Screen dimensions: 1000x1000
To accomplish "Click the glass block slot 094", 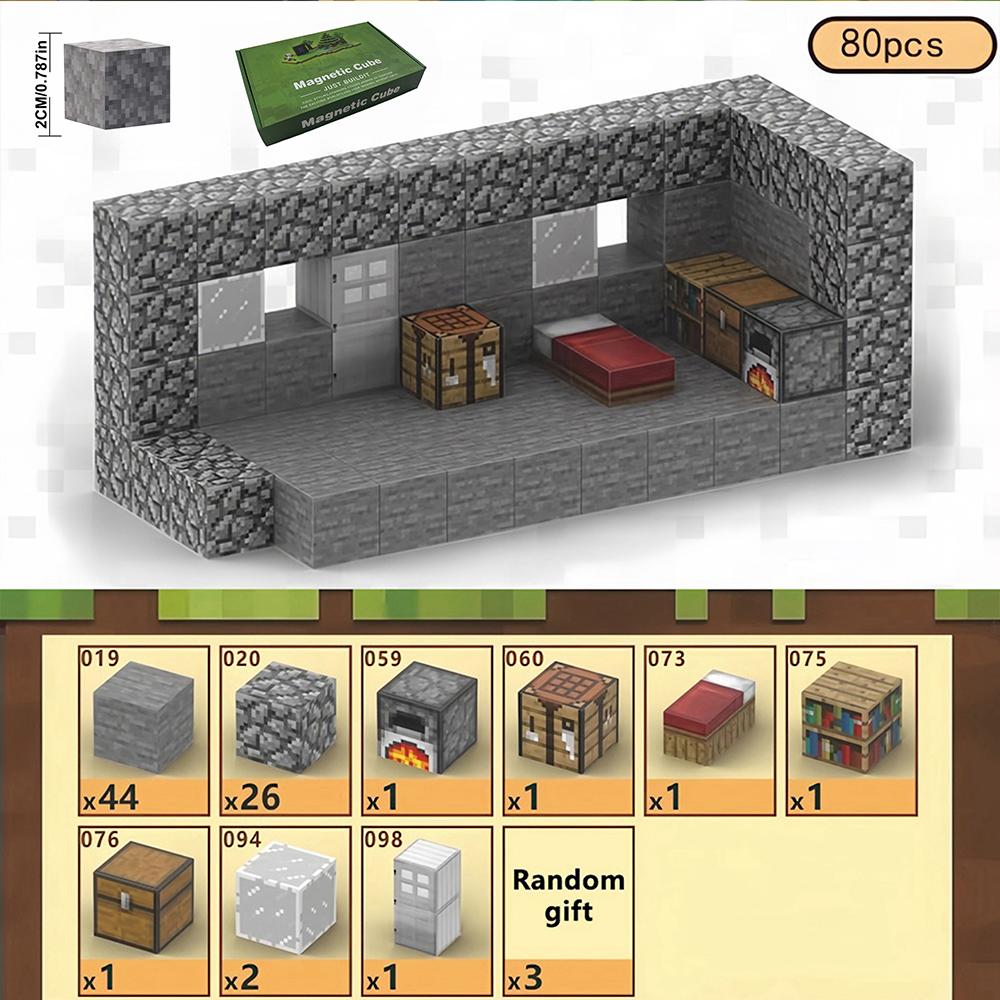I will (x=285, y=909).
